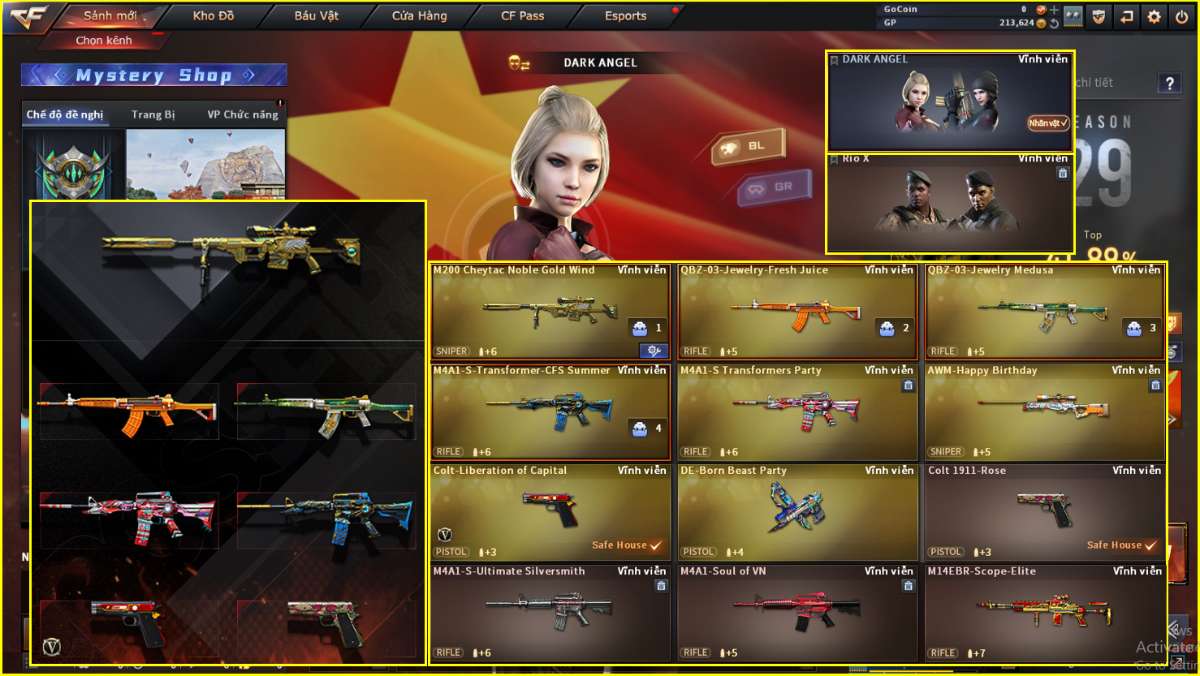1200x676 pixels.
Task: Open the Mystery Shop banner
Action: pyautogui.click(x=154, y=75)
